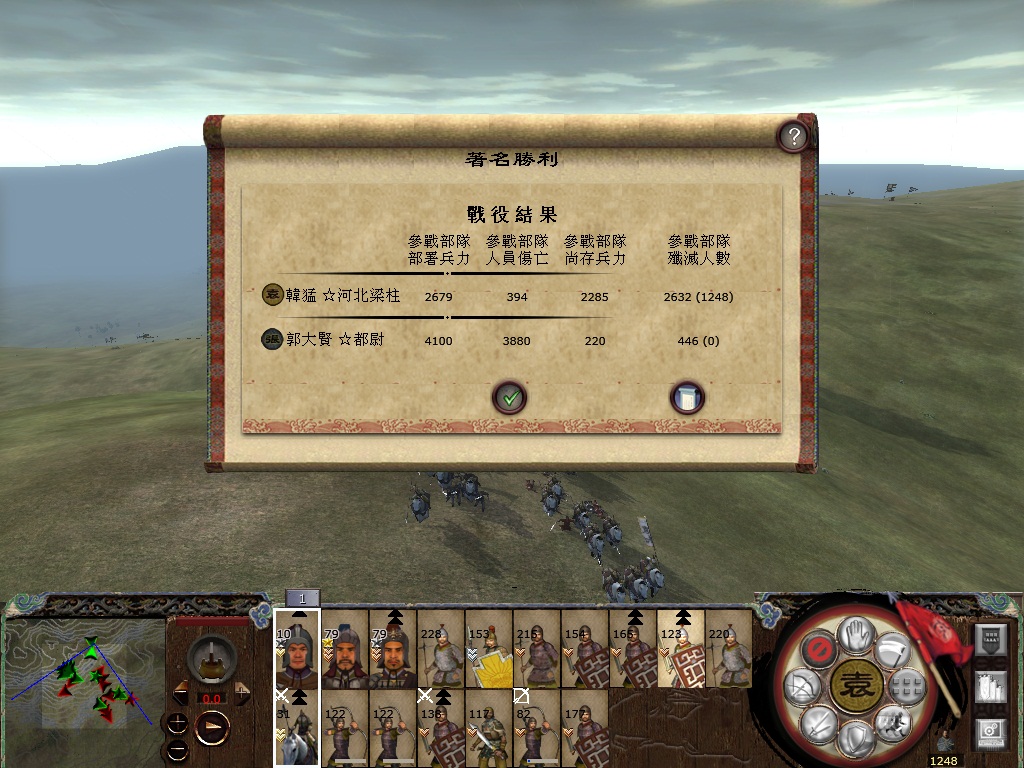
Task: Click the question mark help button
Action: tap(793, 137)
